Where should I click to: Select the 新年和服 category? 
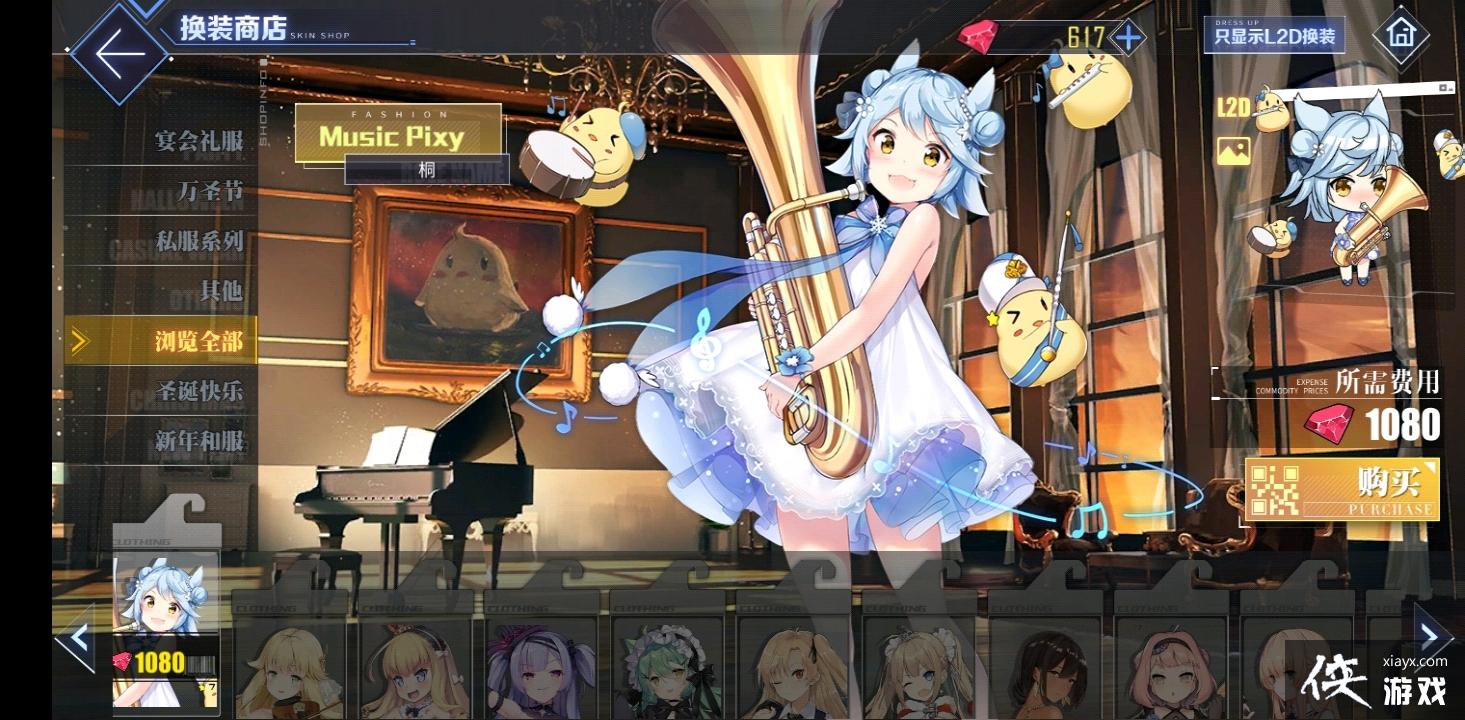click(x=200, y=440)
